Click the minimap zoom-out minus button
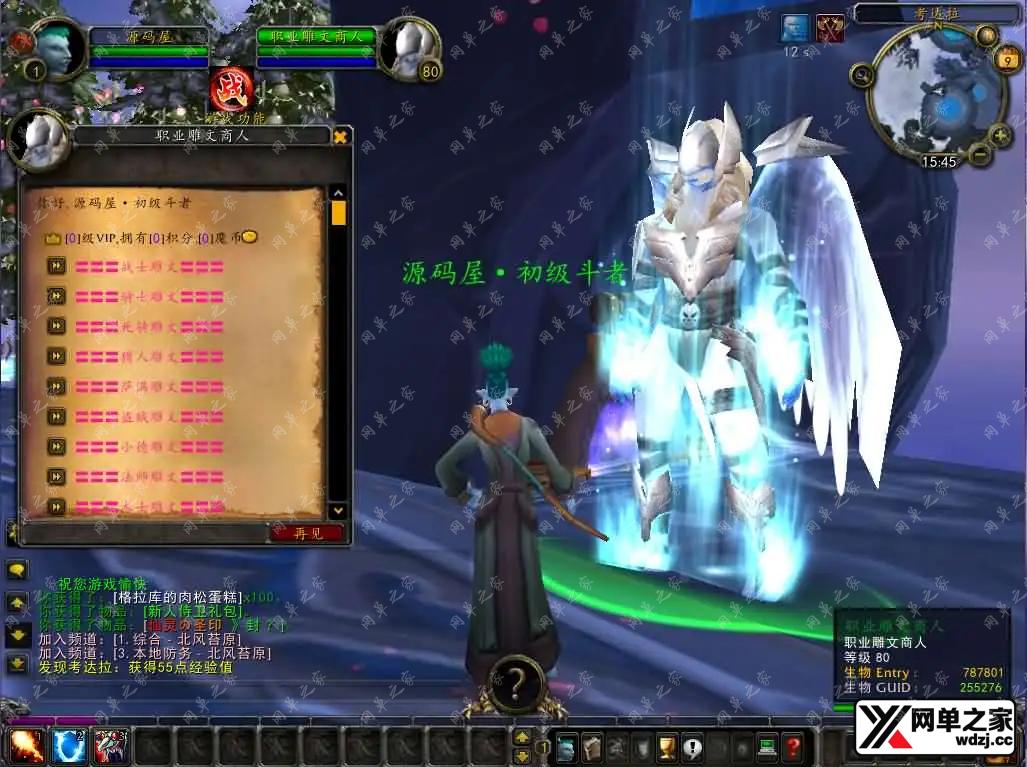This screenshot has width=1027, height=767. coord(979,155)
